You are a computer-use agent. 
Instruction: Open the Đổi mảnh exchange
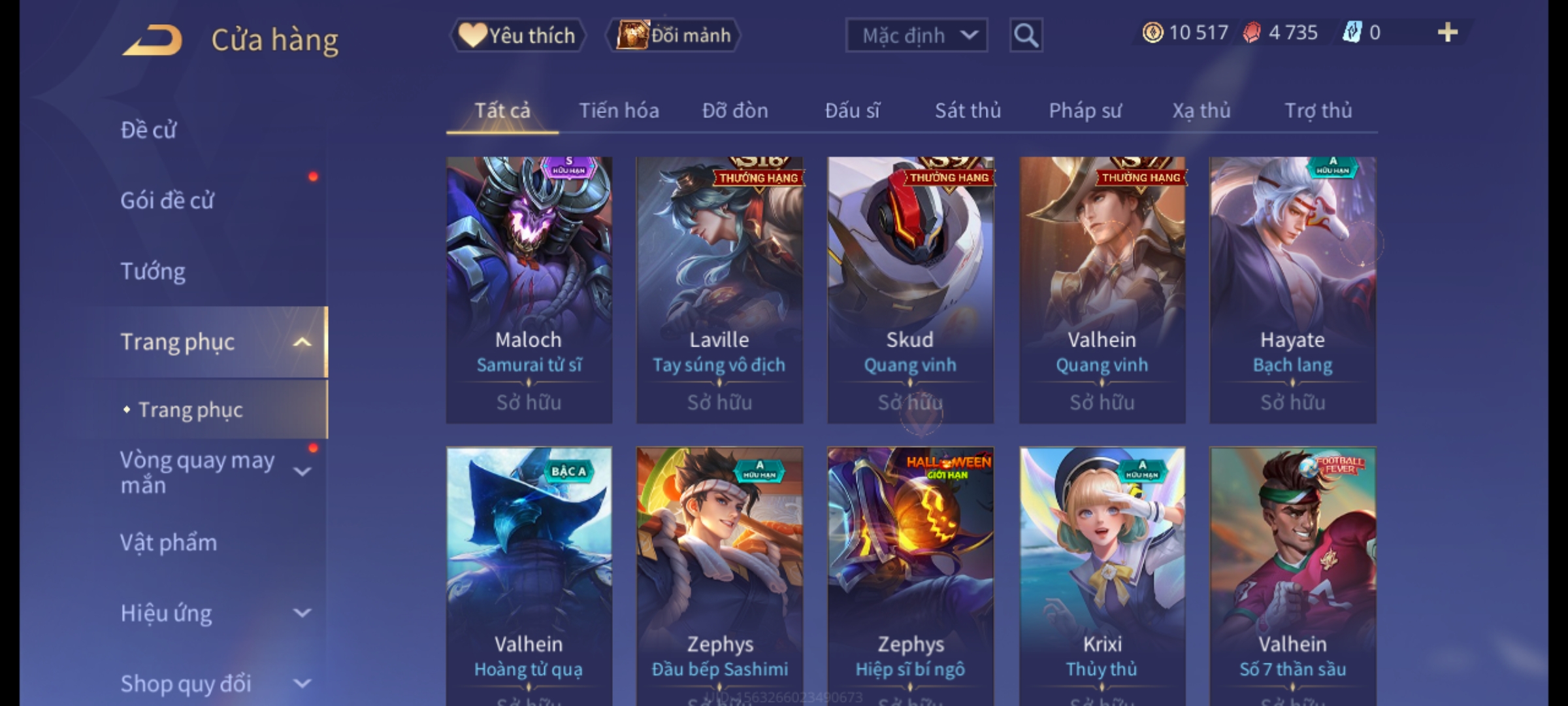pos(673,35)
